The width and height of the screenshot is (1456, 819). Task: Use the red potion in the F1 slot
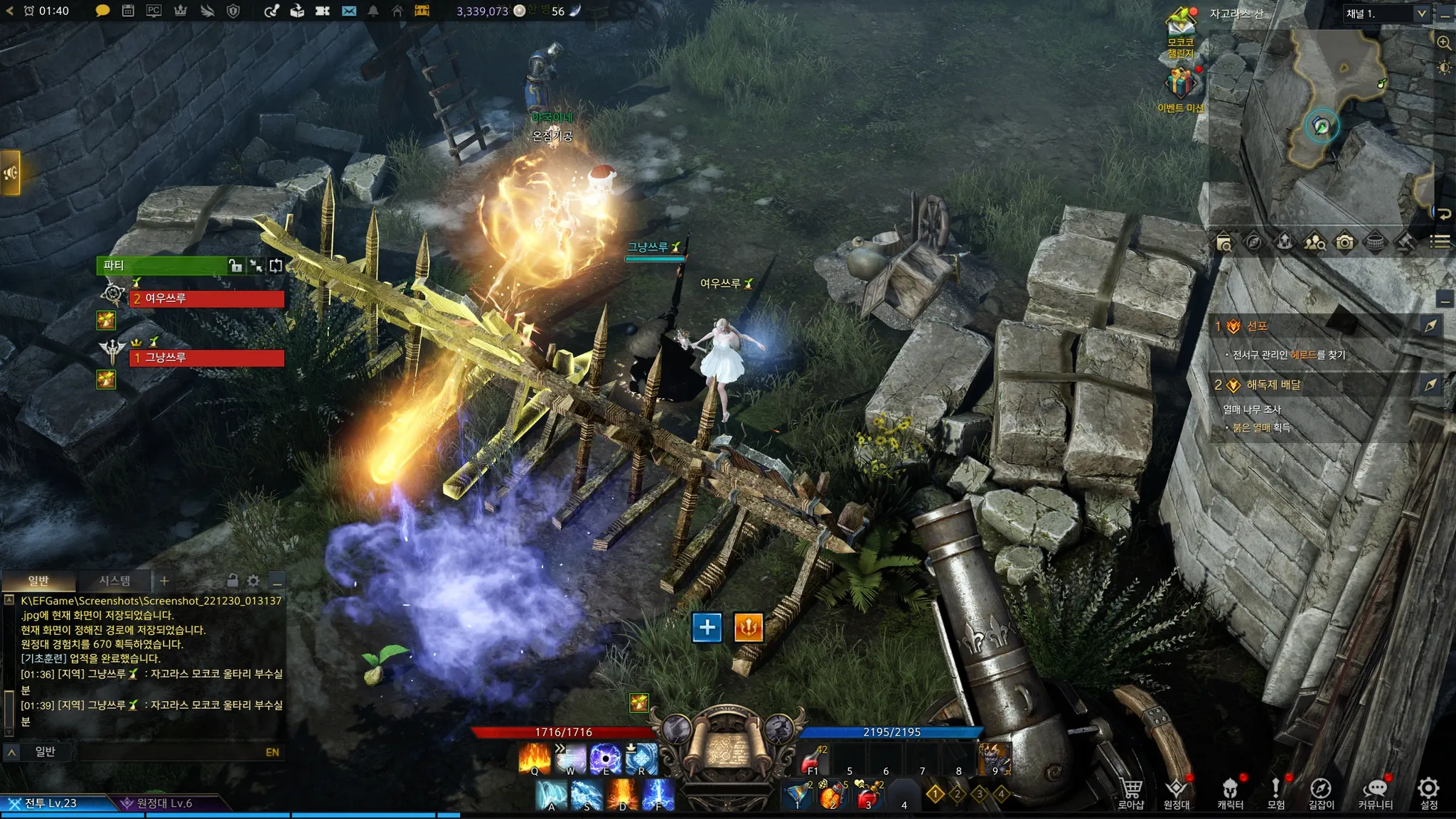click(811, 761)
